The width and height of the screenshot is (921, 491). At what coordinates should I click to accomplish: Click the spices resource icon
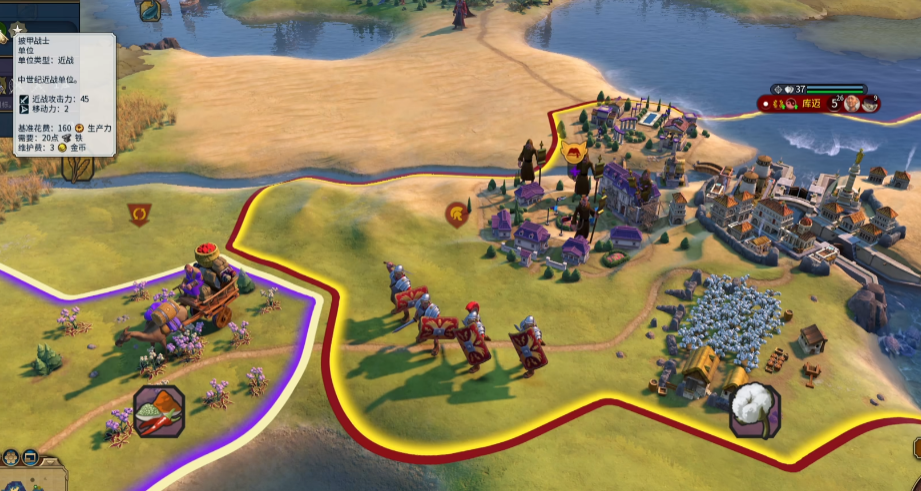tap(159, 411)
